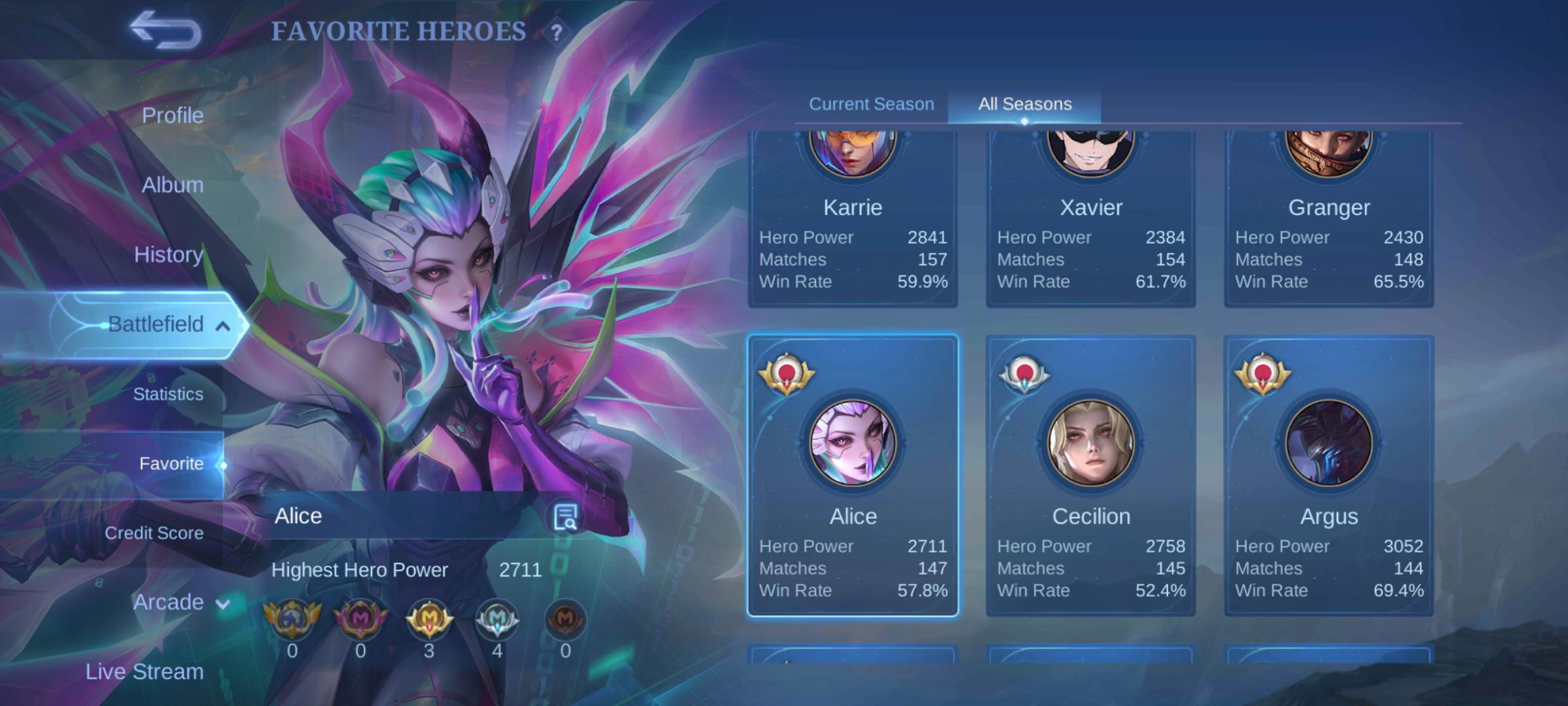This screenshot has width=1568, height=706.
Task: Select the Alice hero card
Action: 853,476
